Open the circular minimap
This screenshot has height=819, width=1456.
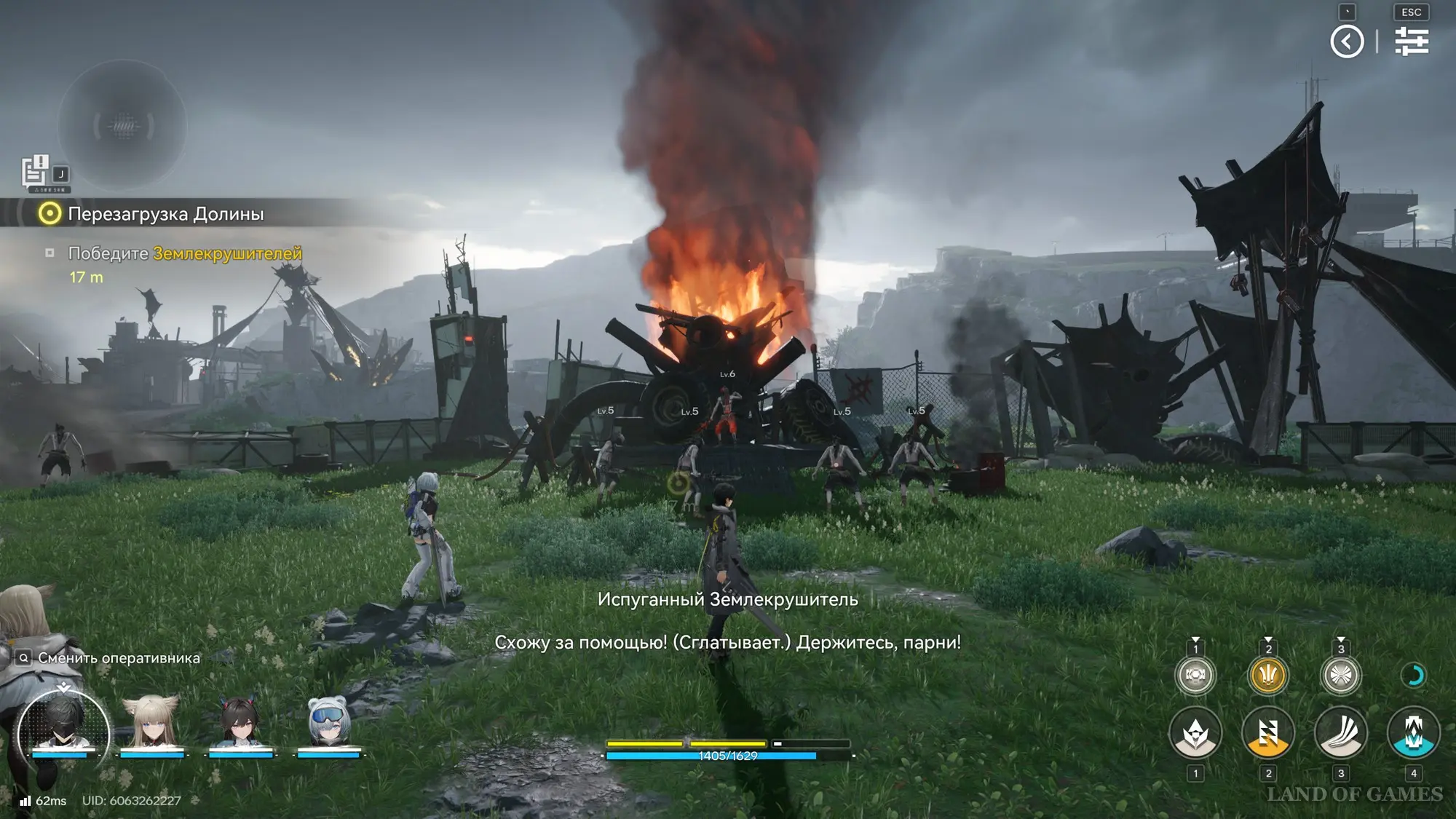(122, 127)
